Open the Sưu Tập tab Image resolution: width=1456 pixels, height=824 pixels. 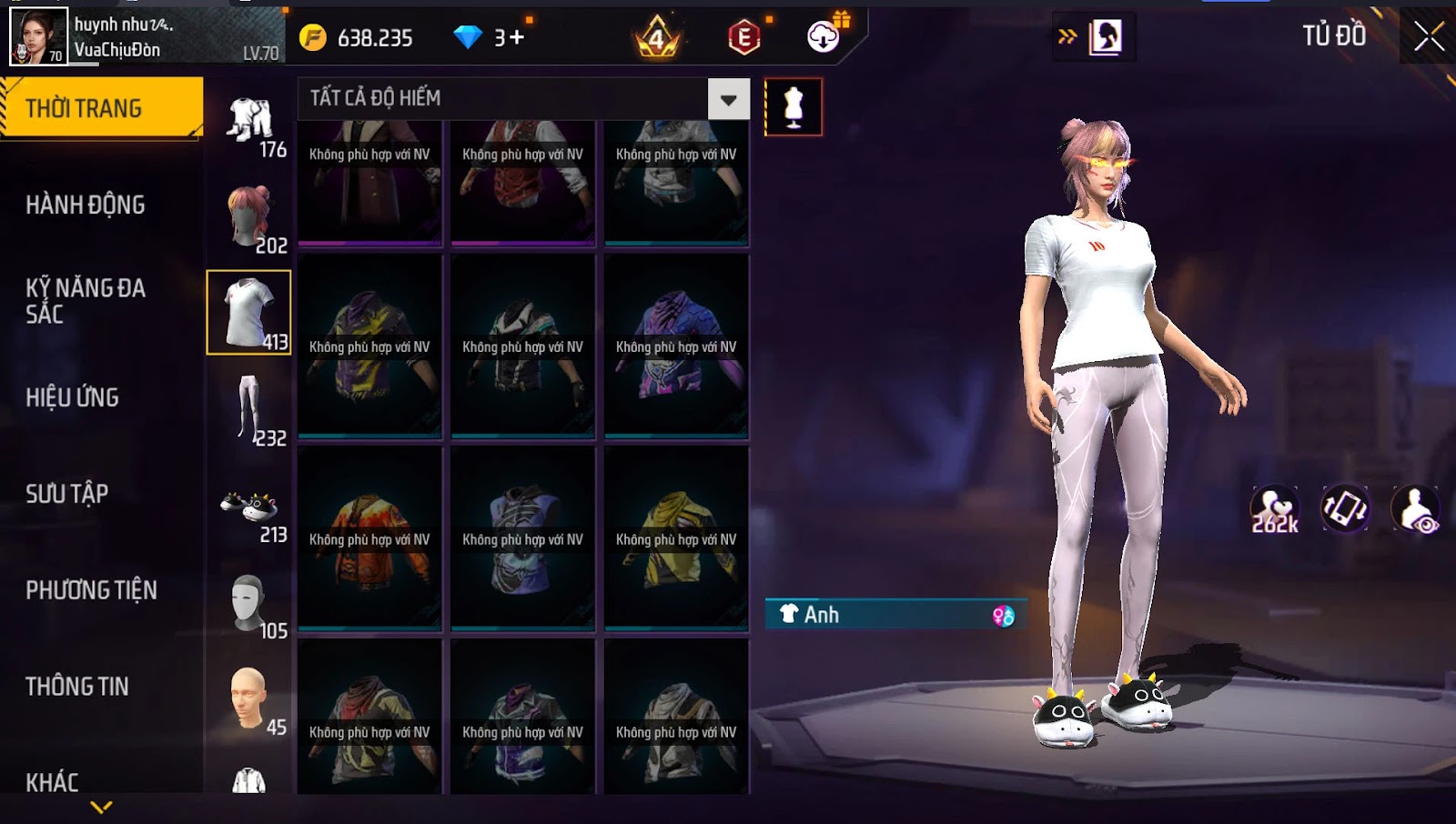67,494
